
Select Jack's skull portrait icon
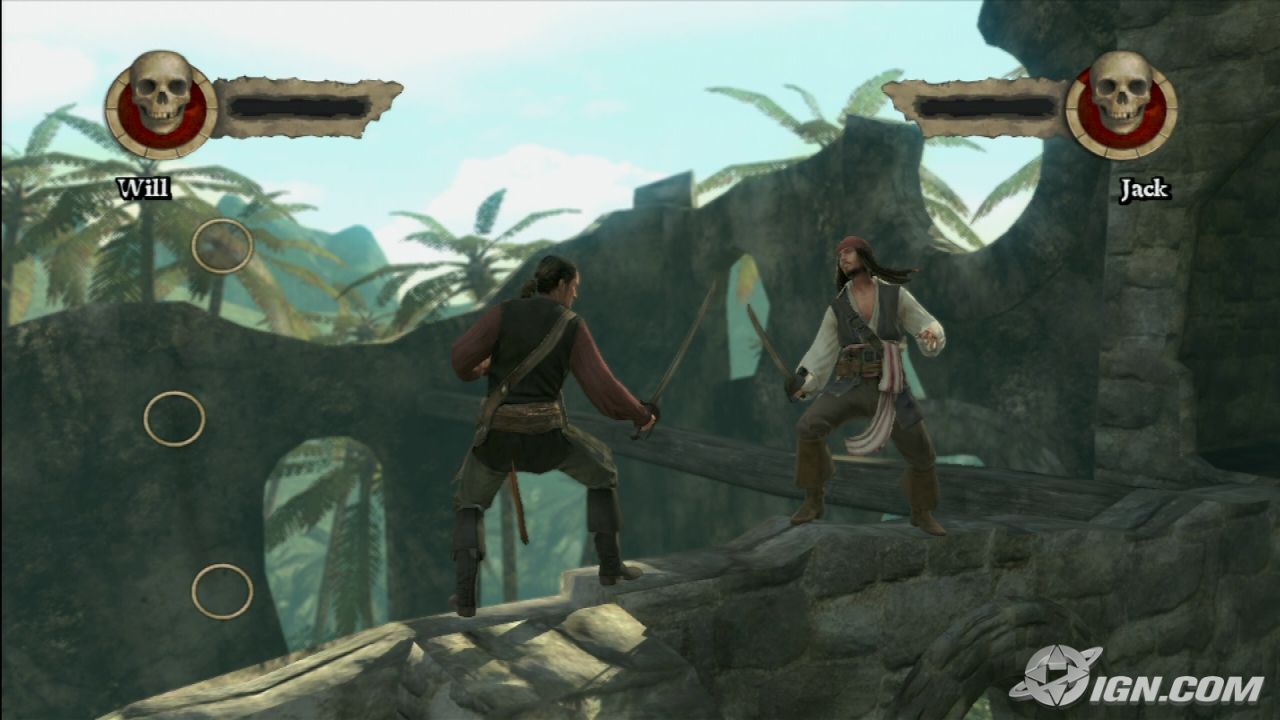pos(1121,104)
